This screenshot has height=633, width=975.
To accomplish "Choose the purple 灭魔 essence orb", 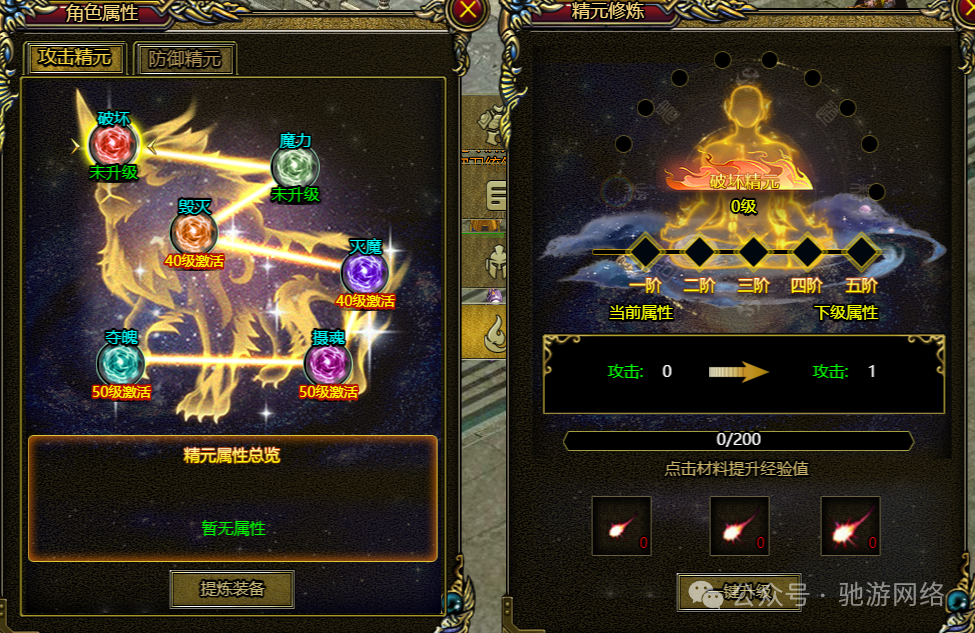I will (x=365, y=273).
